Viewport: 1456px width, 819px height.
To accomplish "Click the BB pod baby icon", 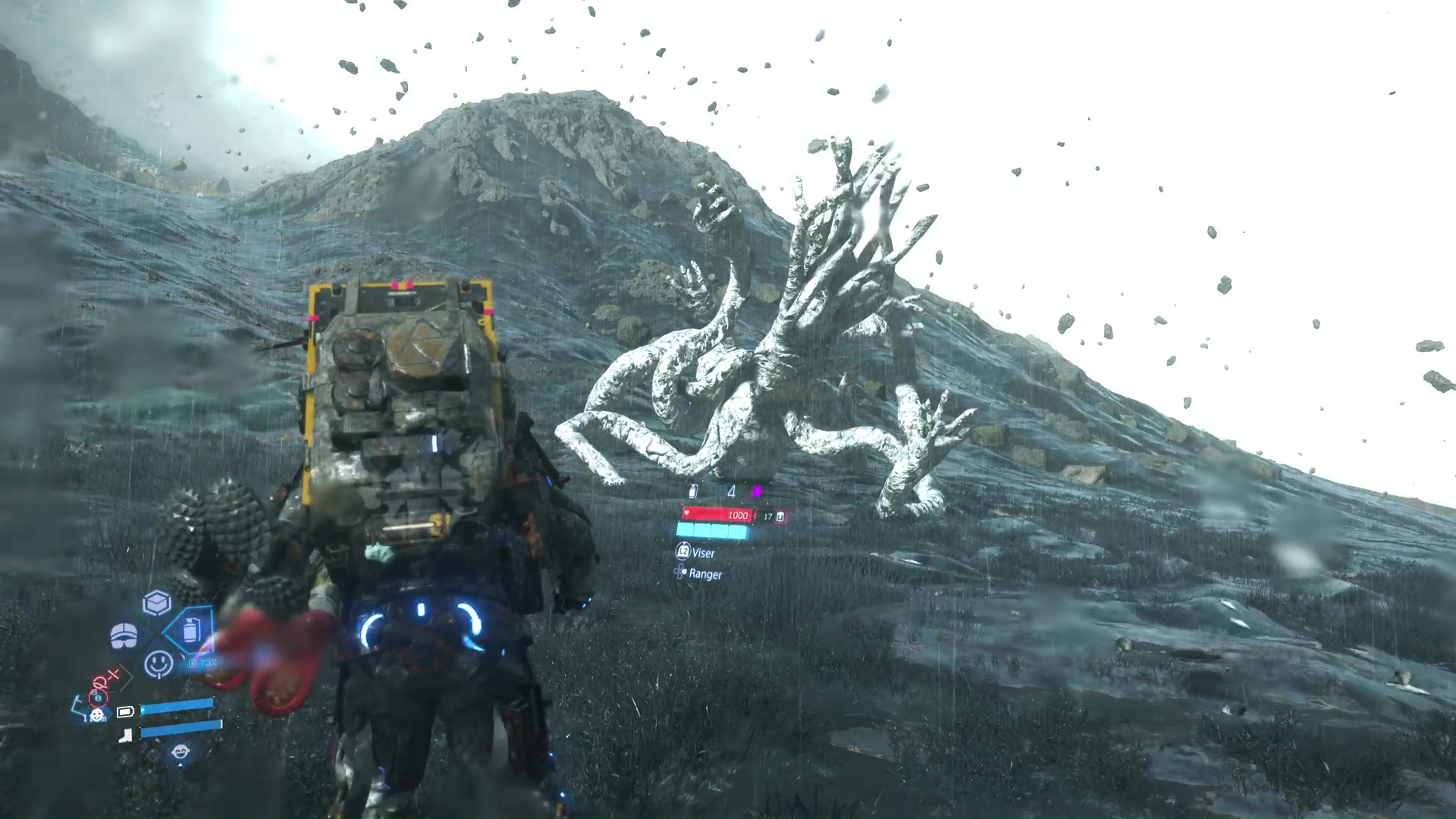I will pos(97,714).
